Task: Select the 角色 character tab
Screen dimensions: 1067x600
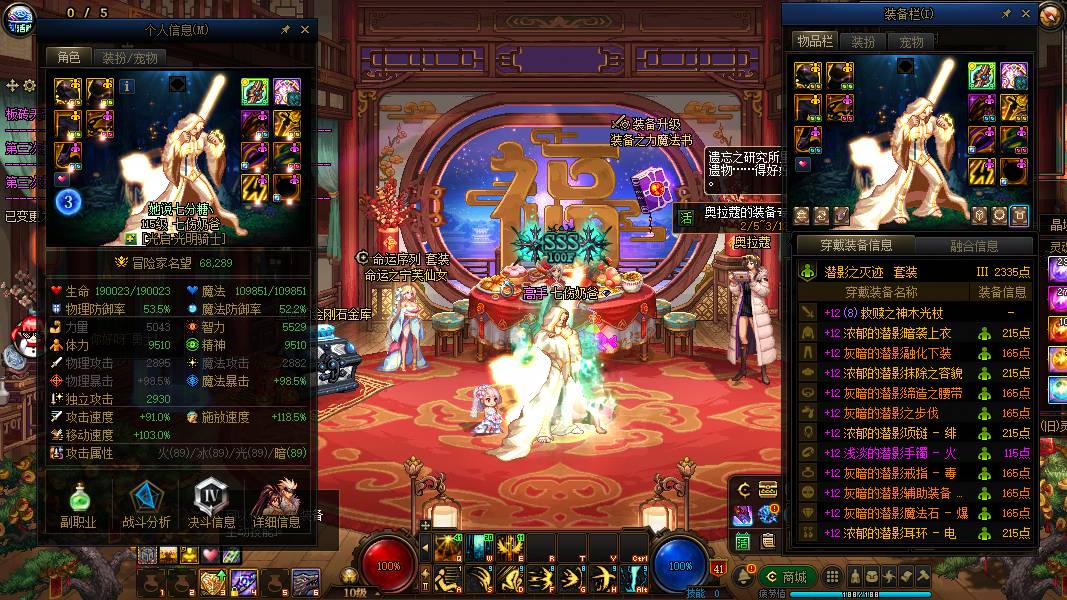Action: (x=69, y=58)
